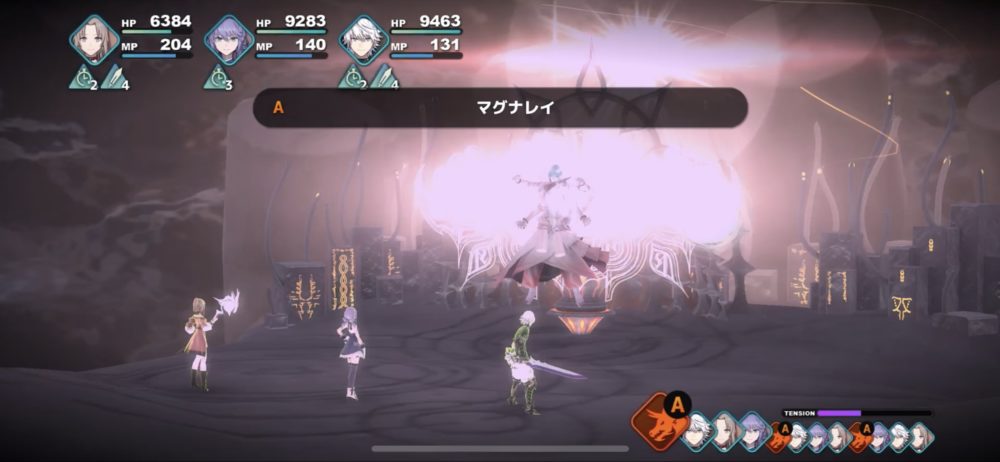Select the brown-haired party portrait beside HP 6384
The width and height of the screenshot is (1000, 462).
pyautogui.click(x=94, y=38)
